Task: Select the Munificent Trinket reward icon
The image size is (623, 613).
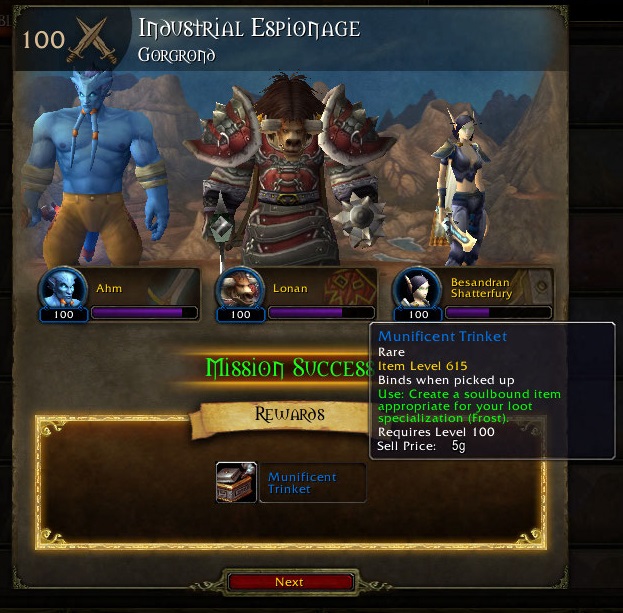Action: click(x=236, y=482)
